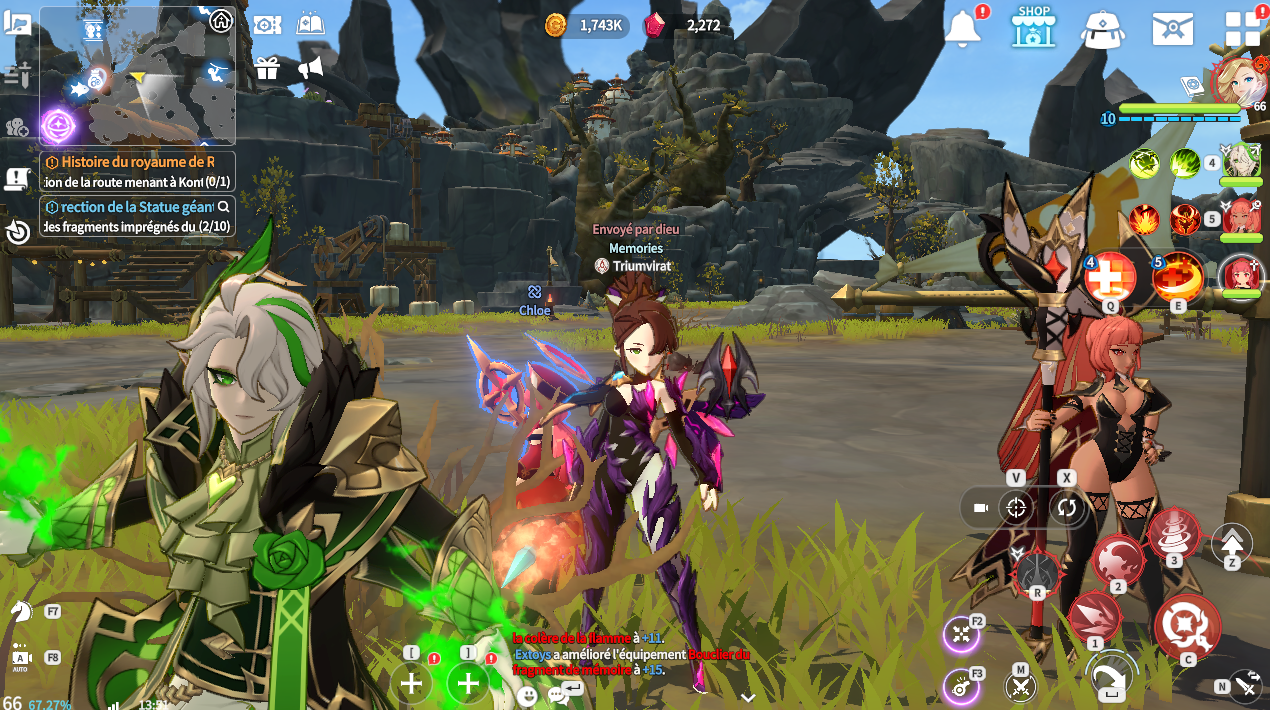
Task: Click the gold coin currency counter
Action: pos(585,25)
